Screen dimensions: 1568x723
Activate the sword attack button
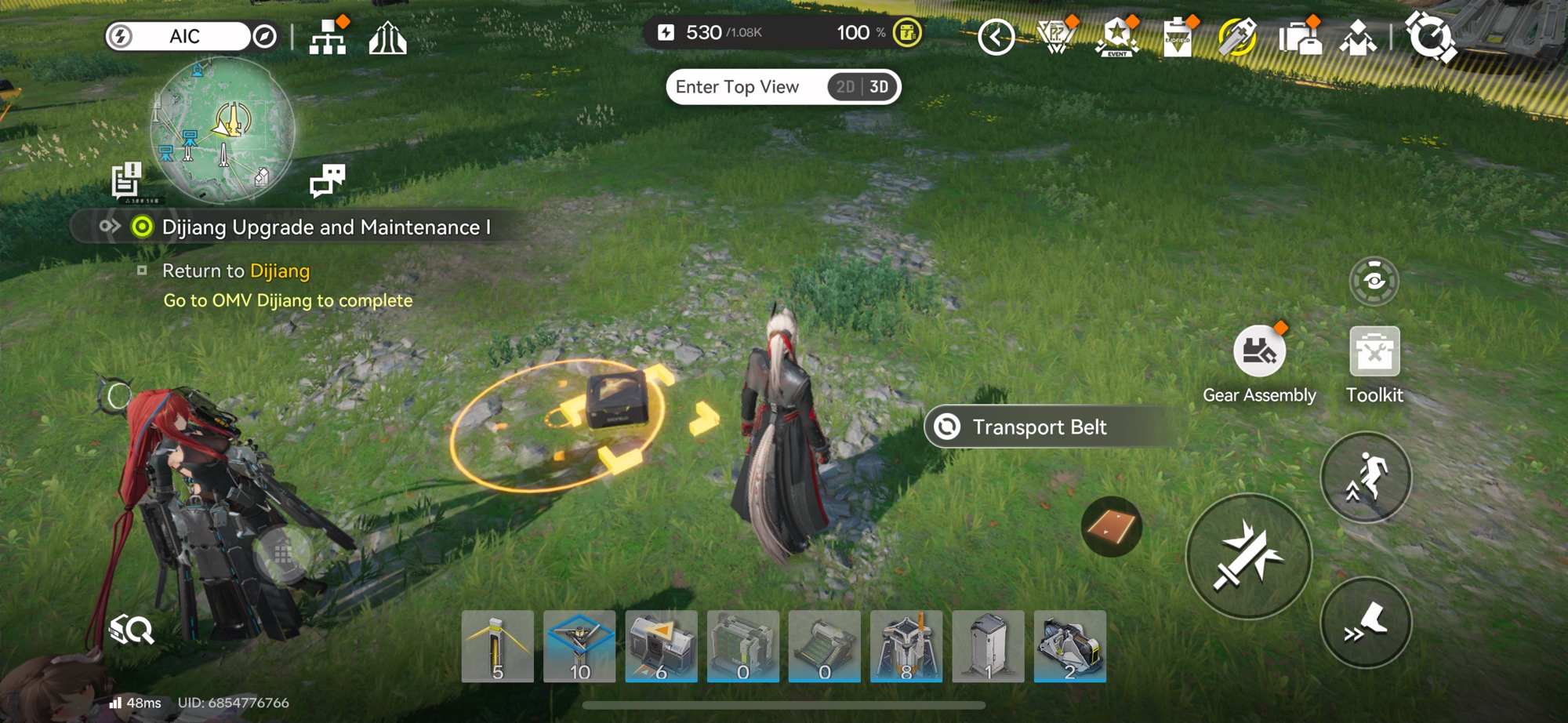click(x=1248, y=557)
